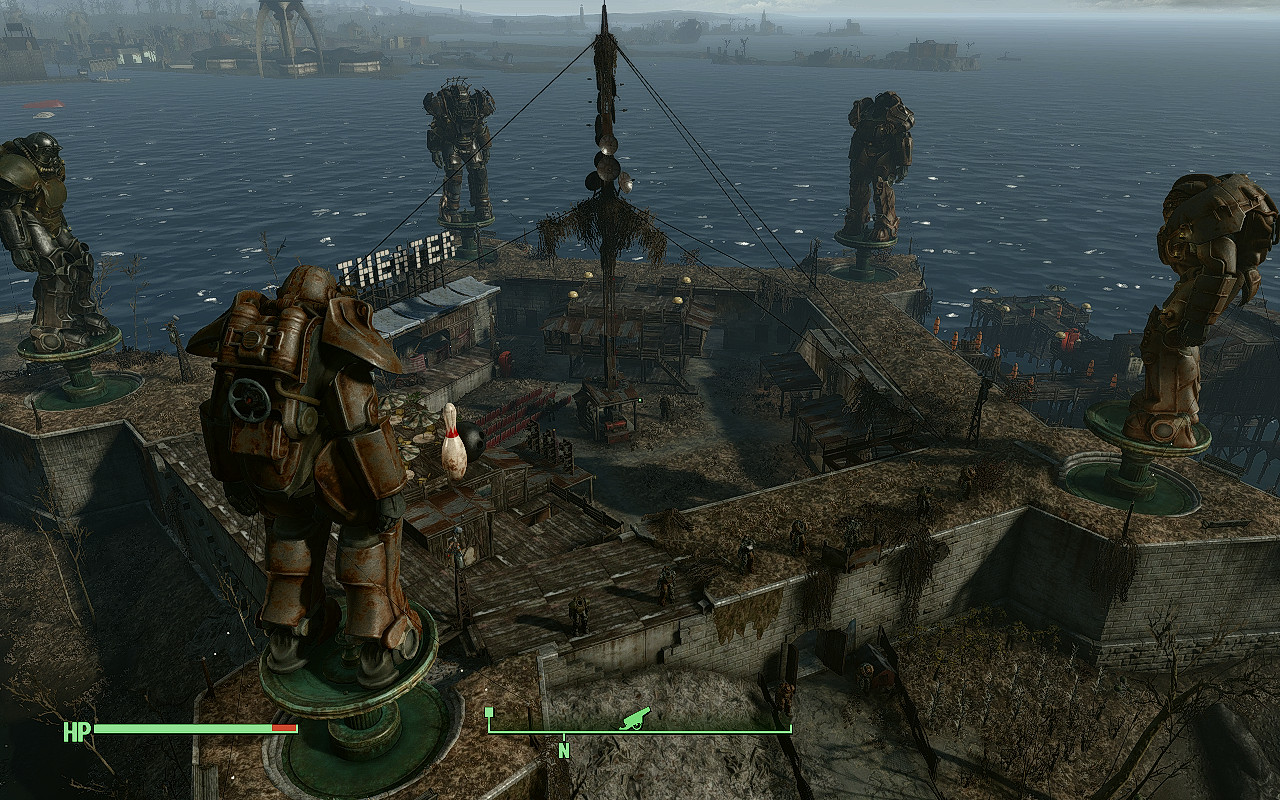Click the cannon marker on the compass
This screenshot has height=800, width=1280.
pos(635,718)
